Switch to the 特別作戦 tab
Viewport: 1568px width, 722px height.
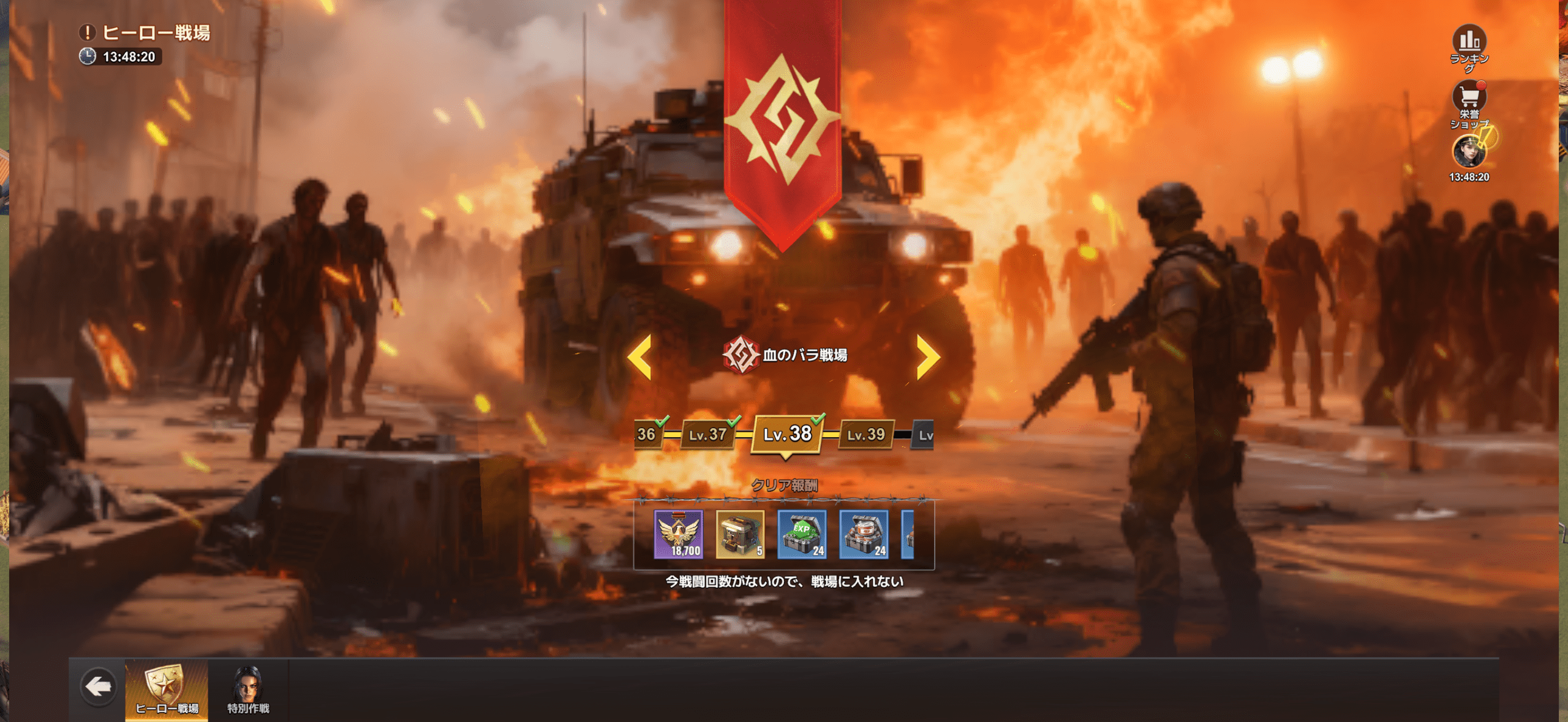pos(248,690)
